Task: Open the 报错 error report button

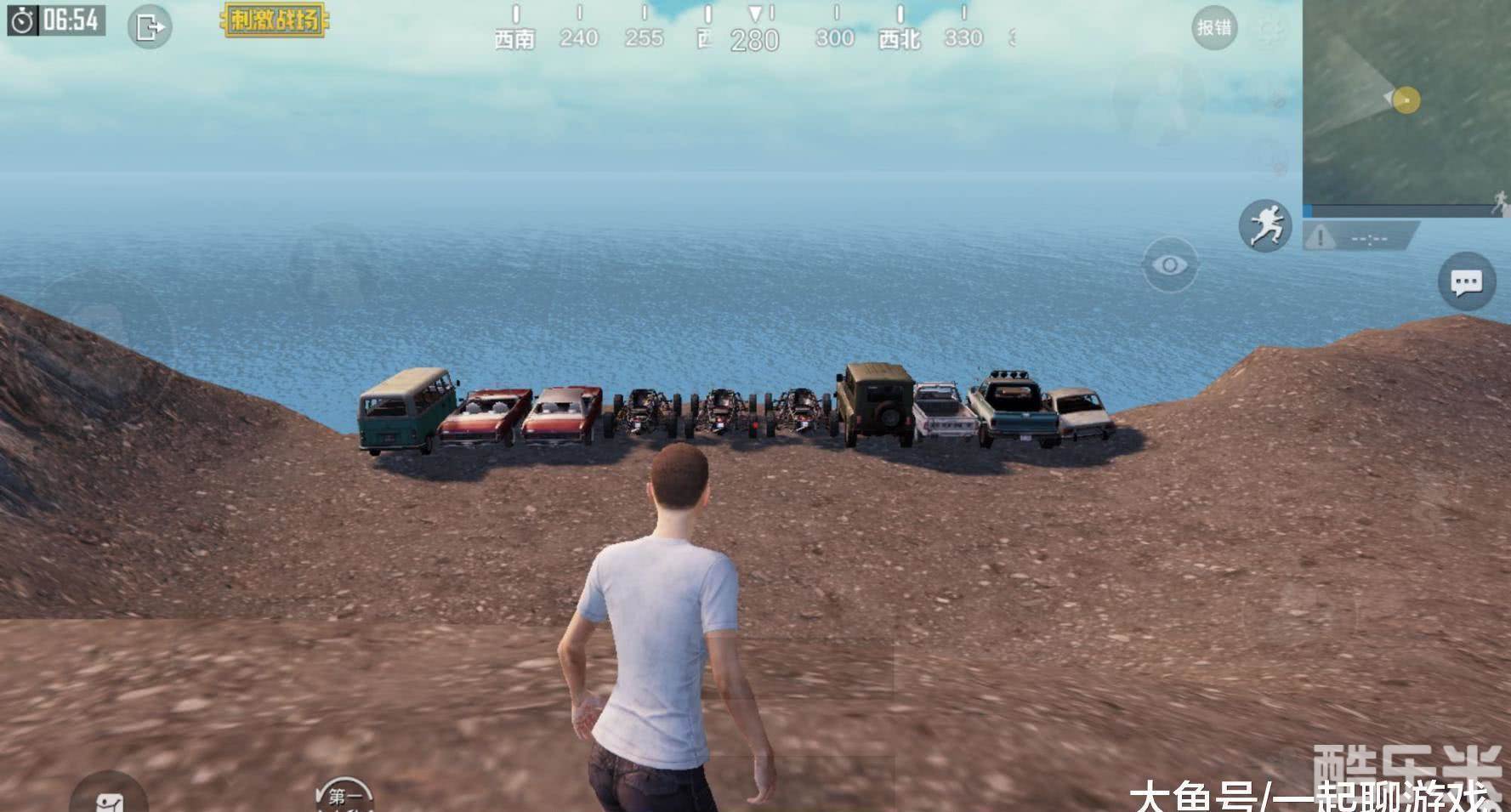Action: tap(1213, 28)
